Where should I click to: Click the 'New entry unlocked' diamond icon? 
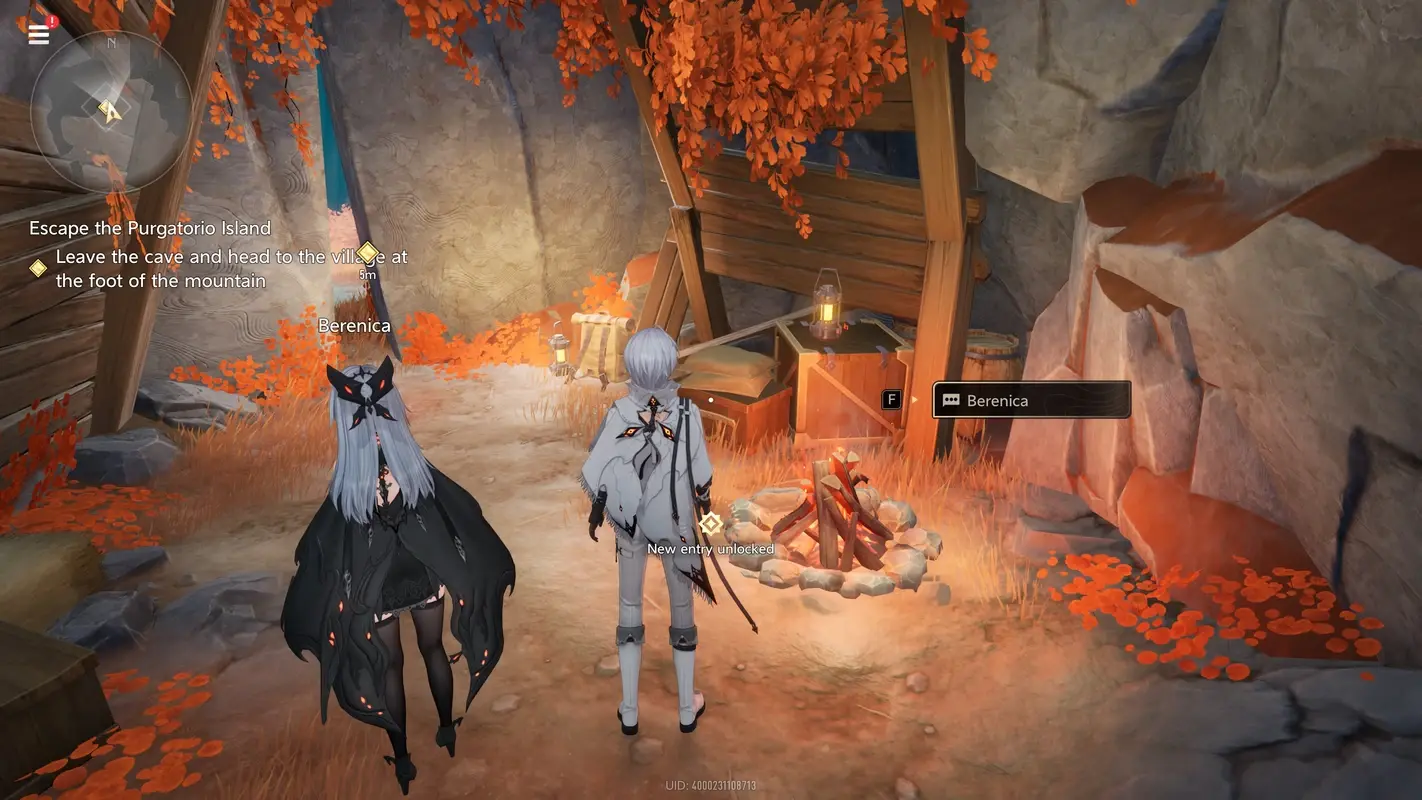click(x=711, y=522)
